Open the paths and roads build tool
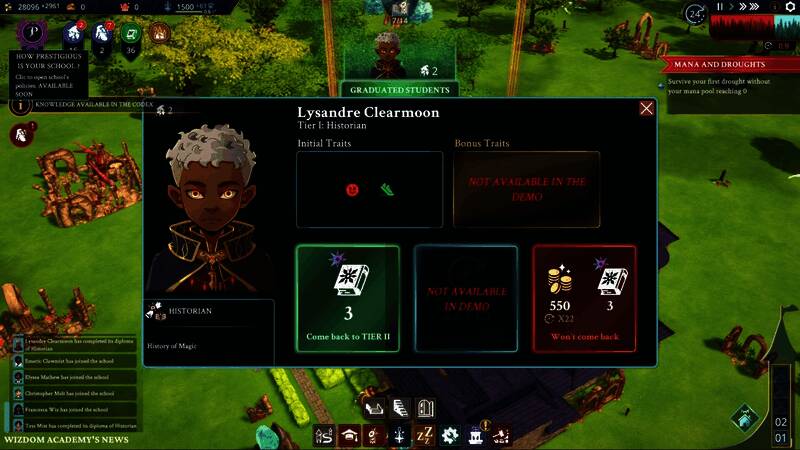This screenshot has height=450, width=800. pos(324,436)
